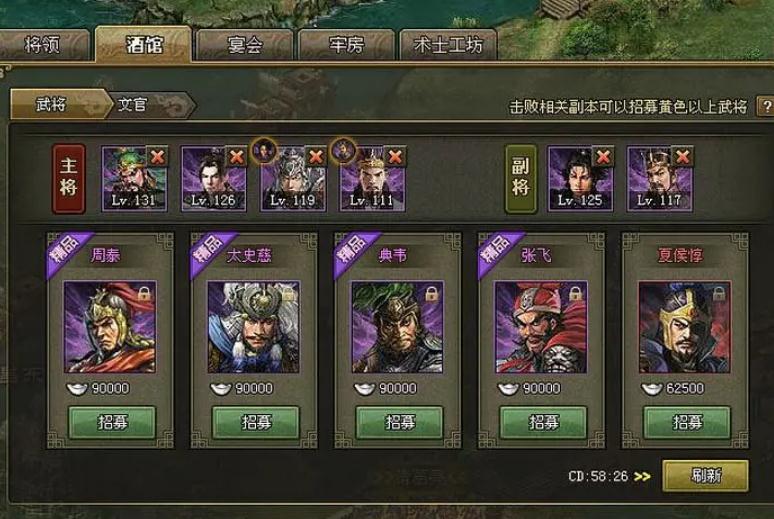The height and width of the screenshot is (519, 774).
Task: Remove the Lv.126 main general
Action: click(236, 157)
